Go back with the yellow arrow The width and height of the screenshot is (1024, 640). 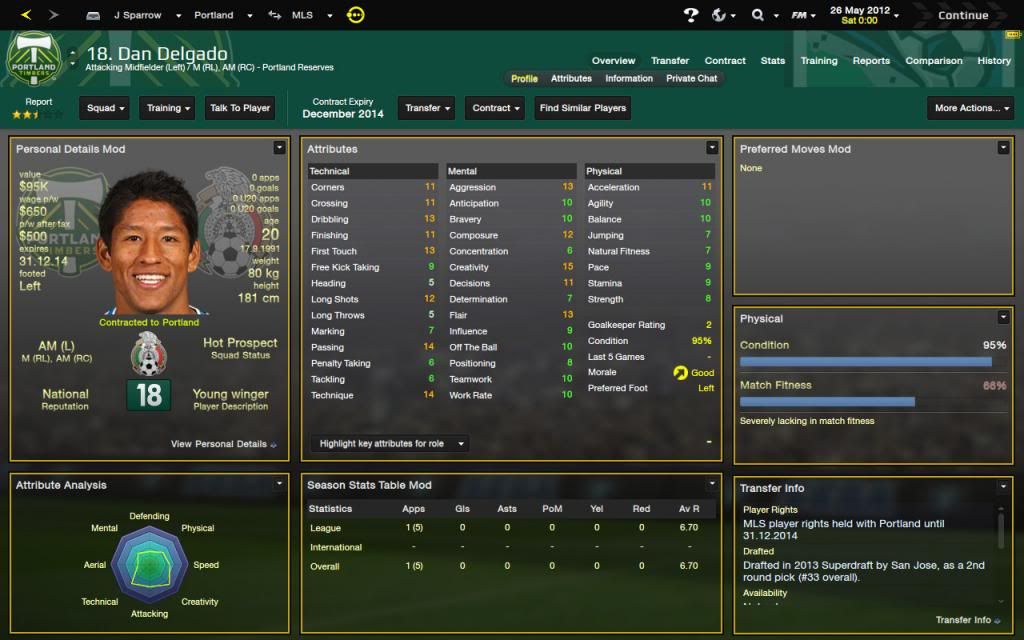pos(26,15)
